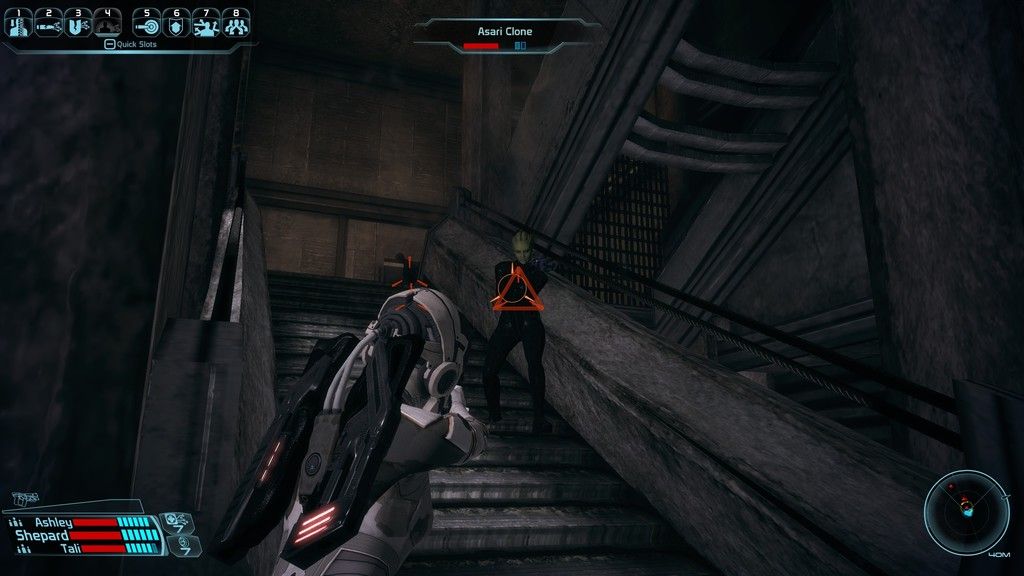The height and width of the screenshot is (576, 1024).
Task: Use quick slot 6 shield ability
Action: (x=177, y=24)
